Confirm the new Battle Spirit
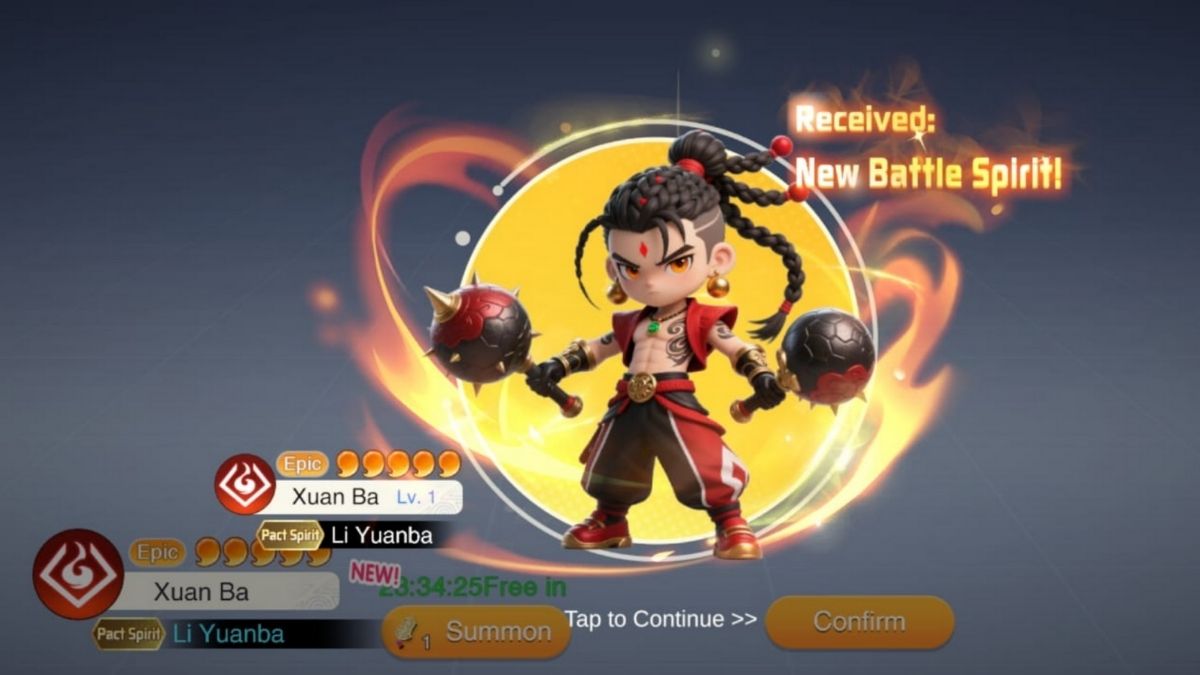 tap(859, 621)
